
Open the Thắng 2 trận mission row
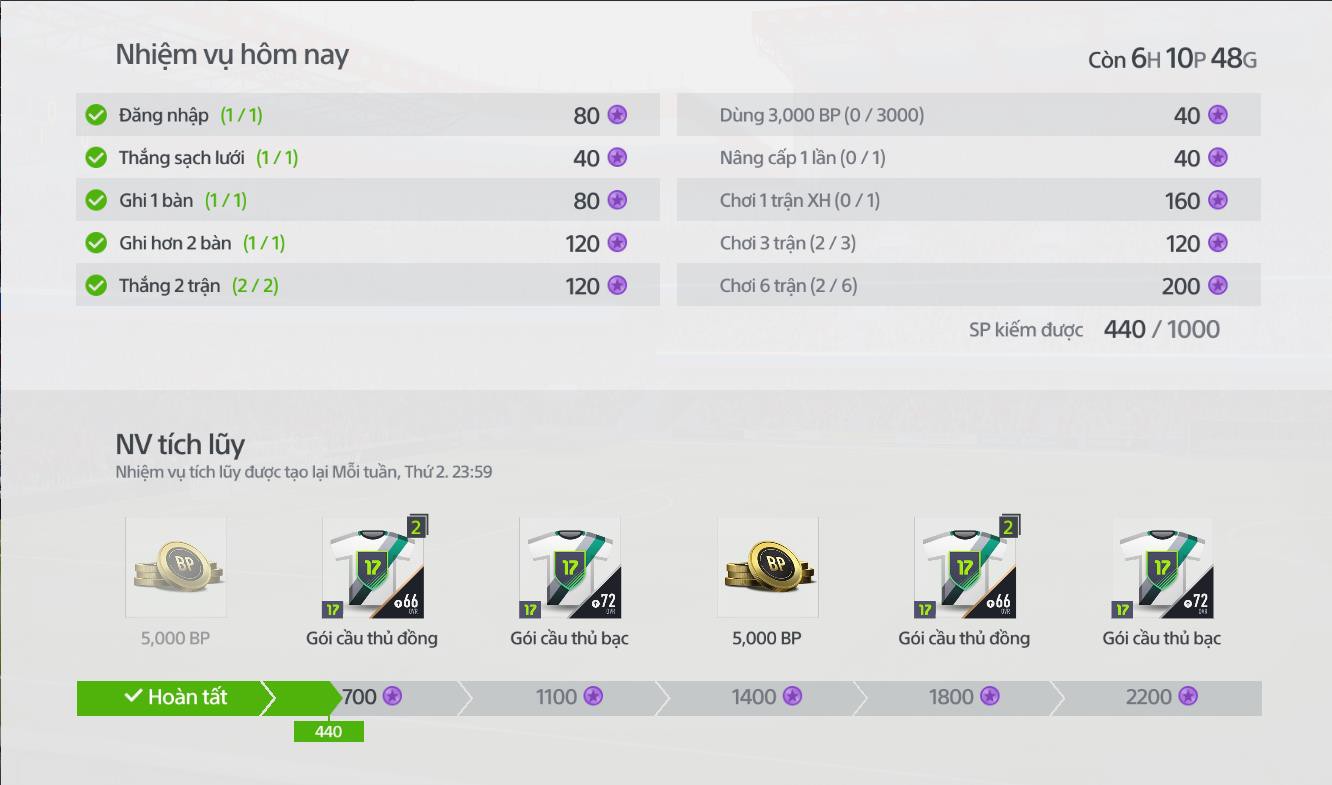point(367,286)
